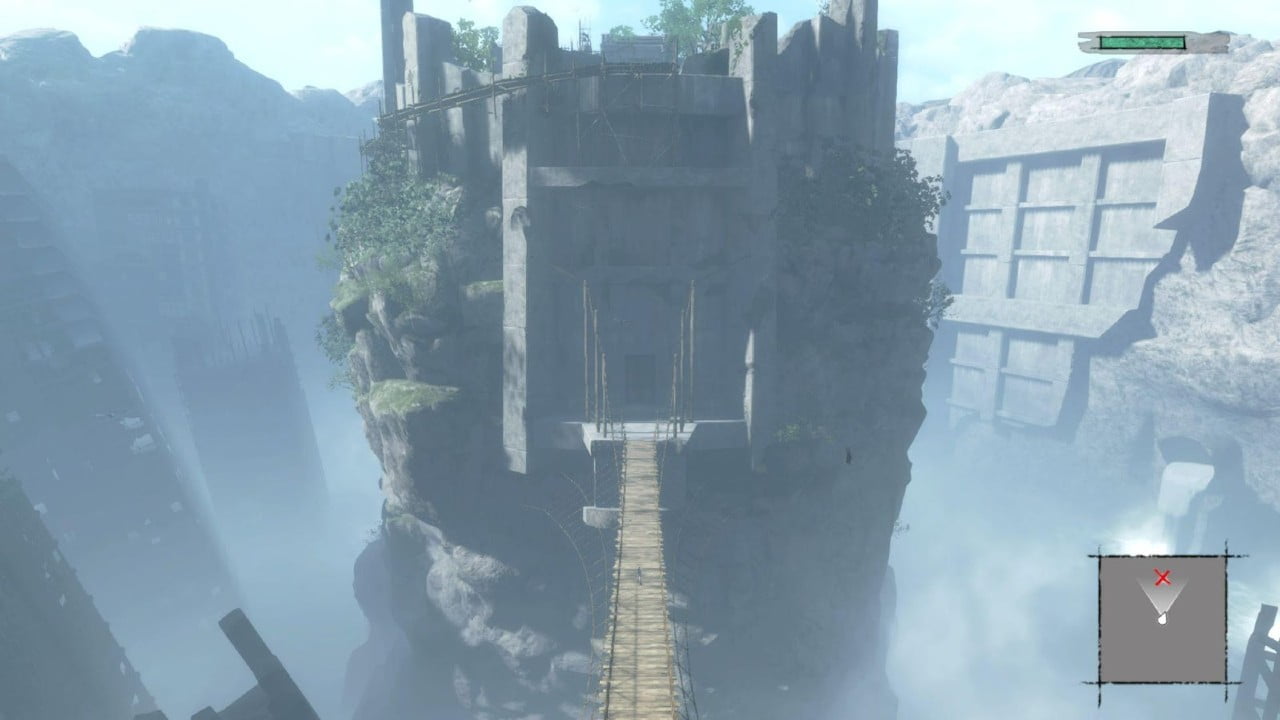The height and width of the screenshot is (720, 1280).
Task: Click the character walking on the rope bridge
Action: point(639,577)
